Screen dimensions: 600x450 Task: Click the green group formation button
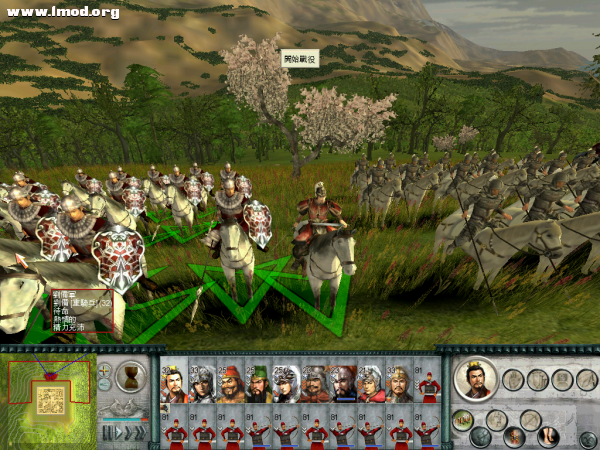point(463,420)
